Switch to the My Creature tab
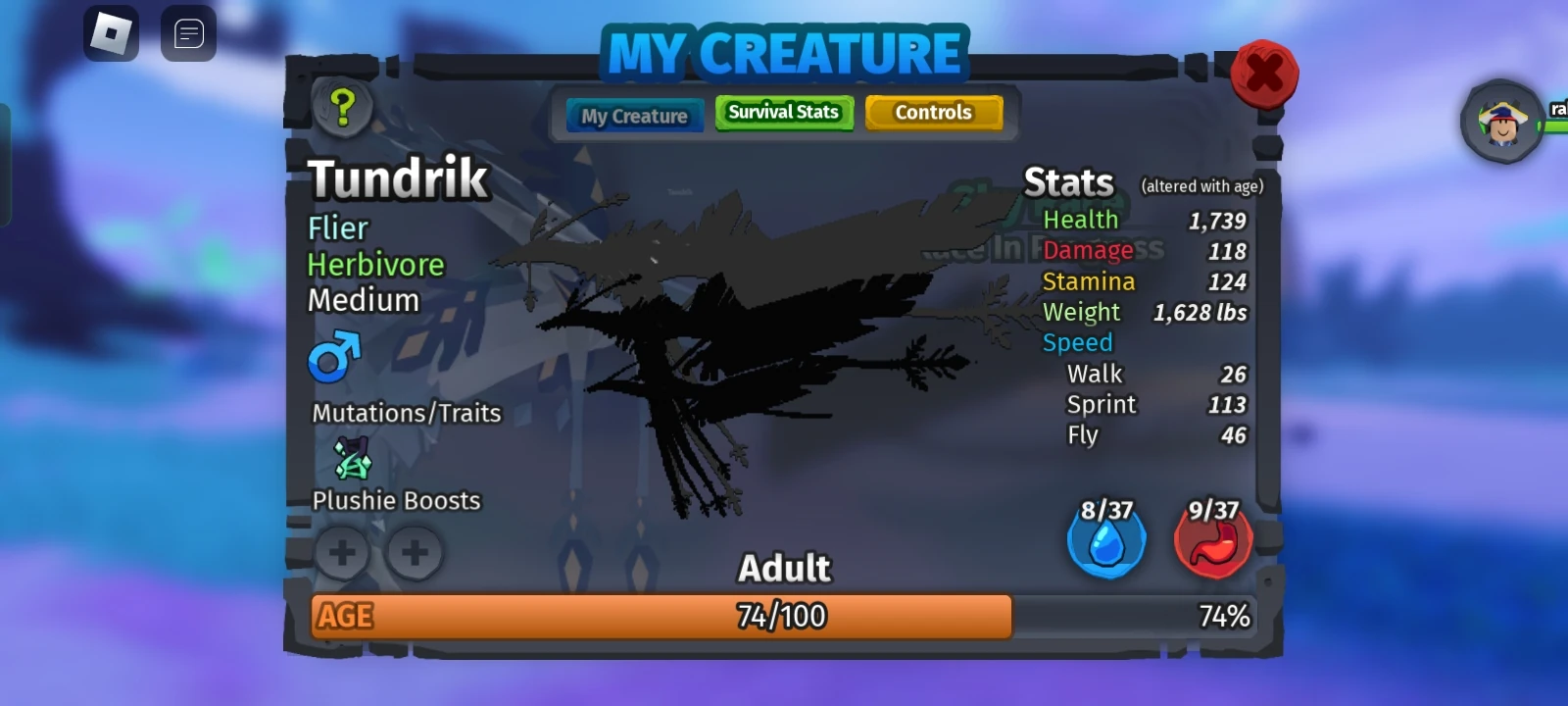Screen dimensions: 1568x706 (x=633, y=115)
